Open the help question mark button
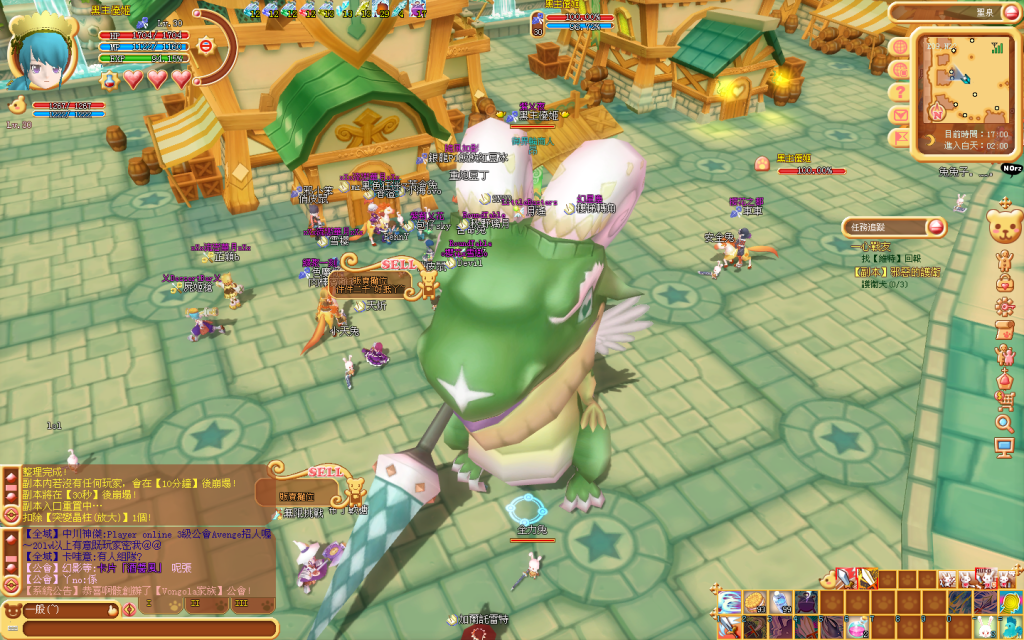The width and height of the screenshot is (1024, 640). (900, 91)
